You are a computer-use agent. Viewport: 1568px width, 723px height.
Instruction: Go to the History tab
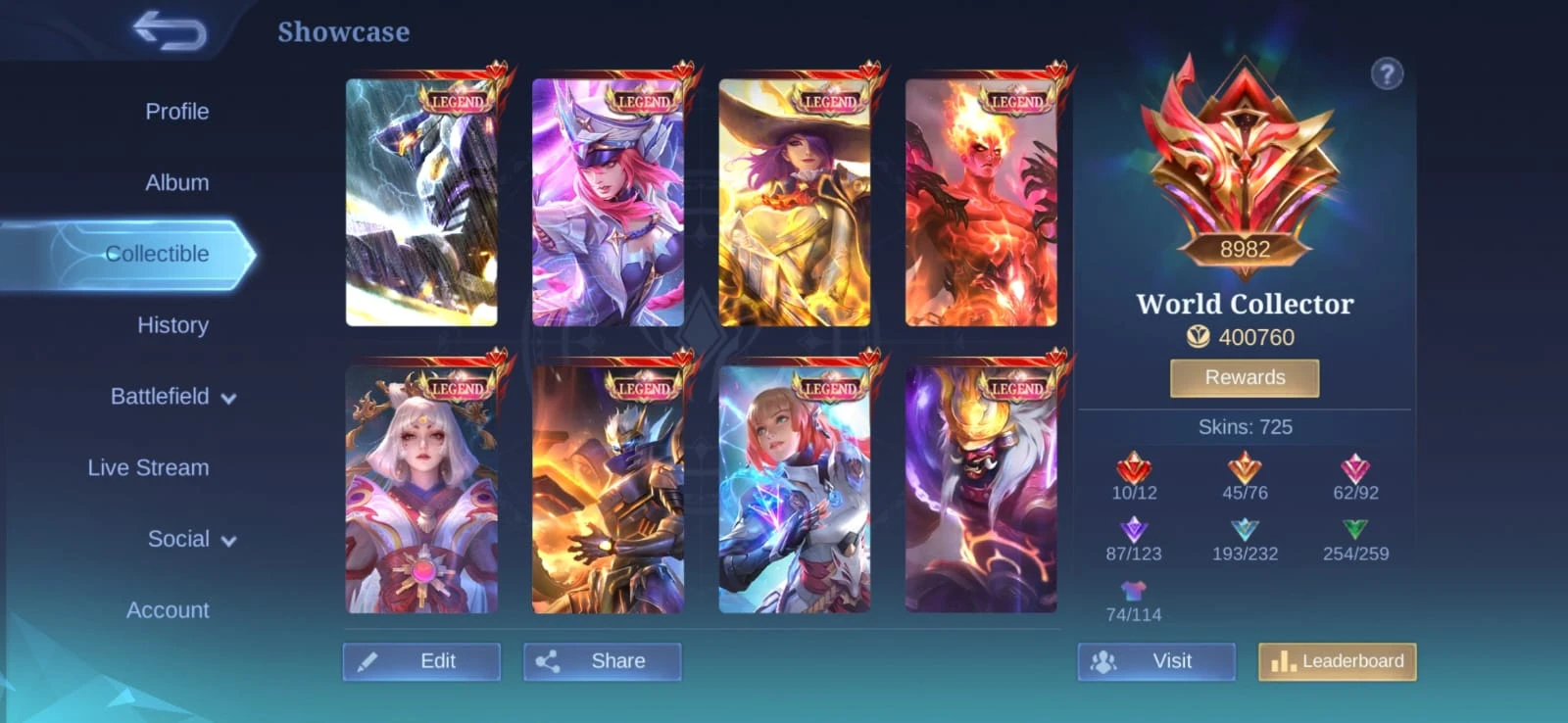pyautogui.click(x=172, y=324)
